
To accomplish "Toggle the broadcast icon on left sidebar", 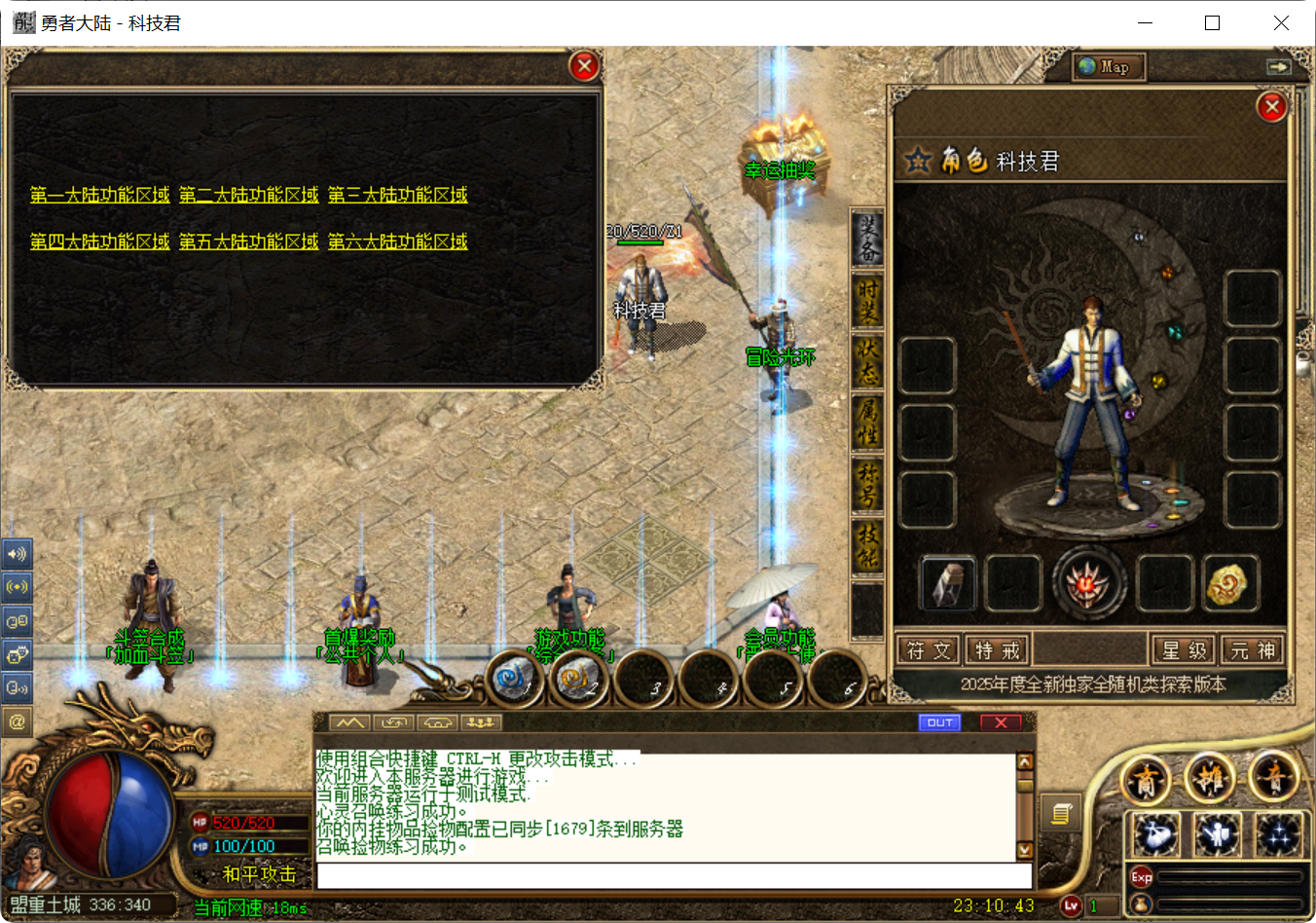I will point(17,586).
